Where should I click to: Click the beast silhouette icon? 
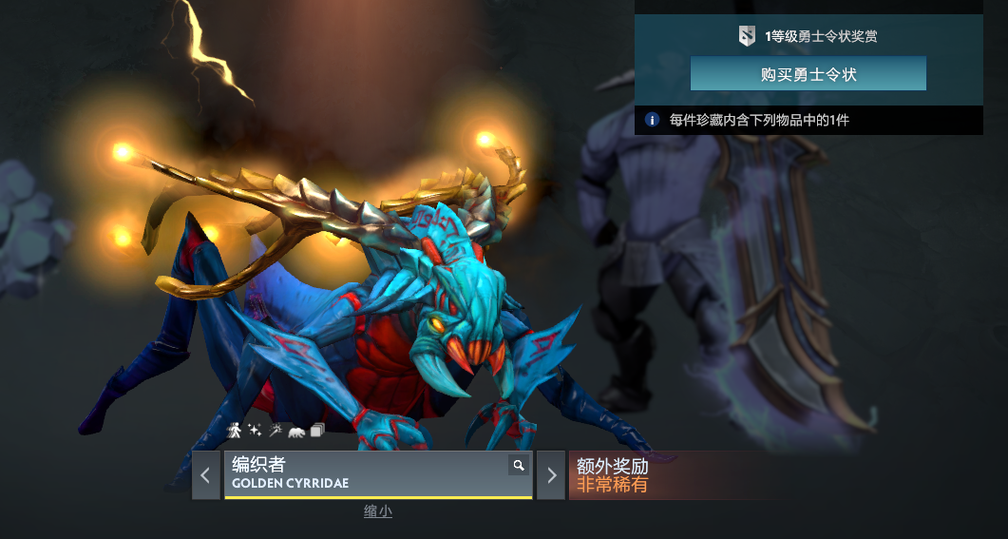[296, 431]
